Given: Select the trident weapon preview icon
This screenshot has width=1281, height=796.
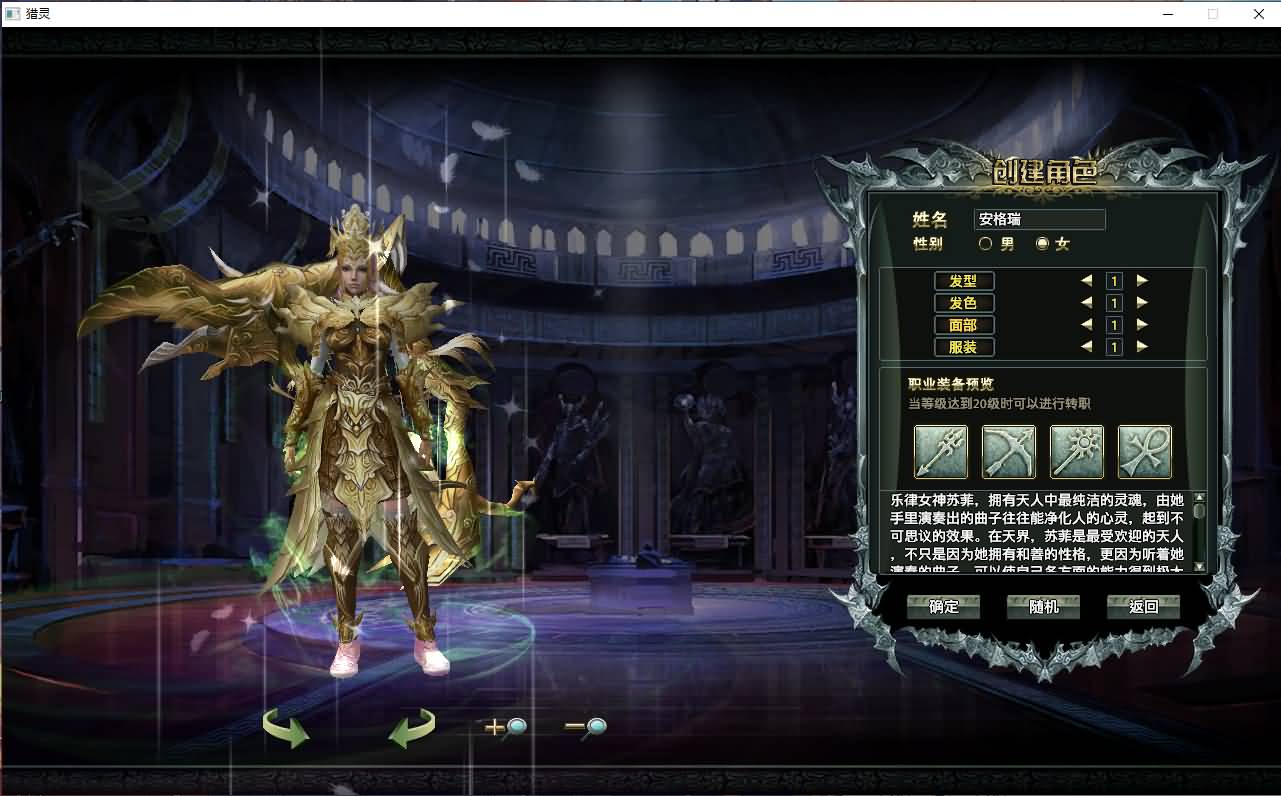Looking at the screenshot, I should (x=940, y=452).
